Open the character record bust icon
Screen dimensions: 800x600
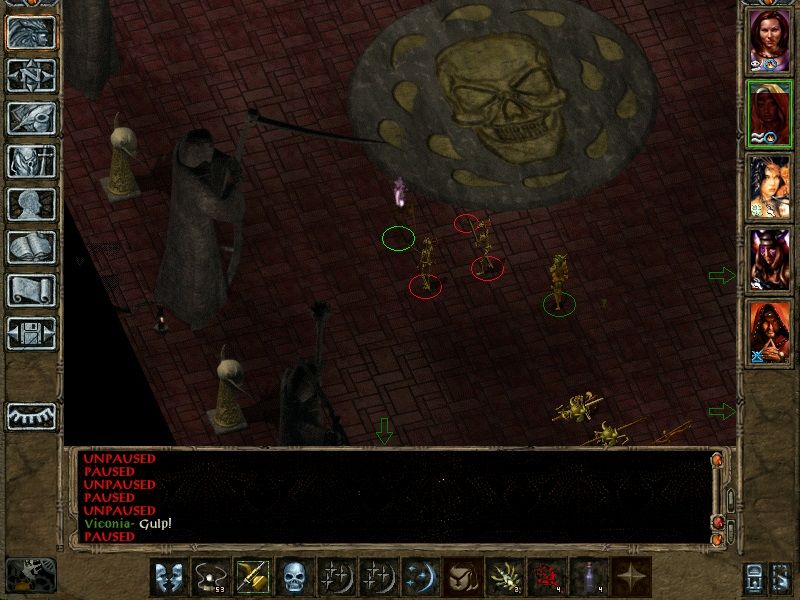31,204
